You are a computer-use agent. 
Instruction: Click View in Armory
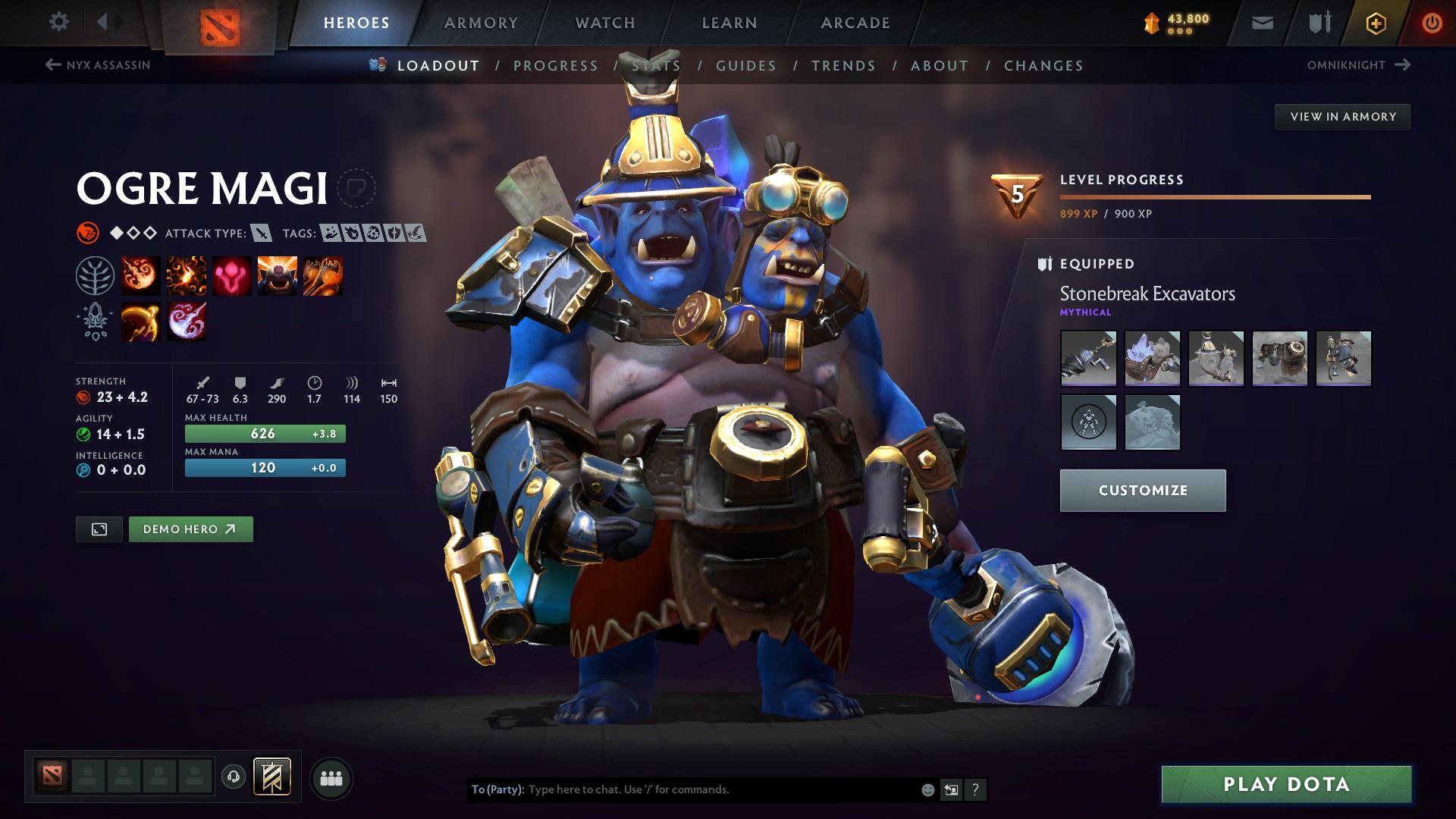[x=1342, y=116]
